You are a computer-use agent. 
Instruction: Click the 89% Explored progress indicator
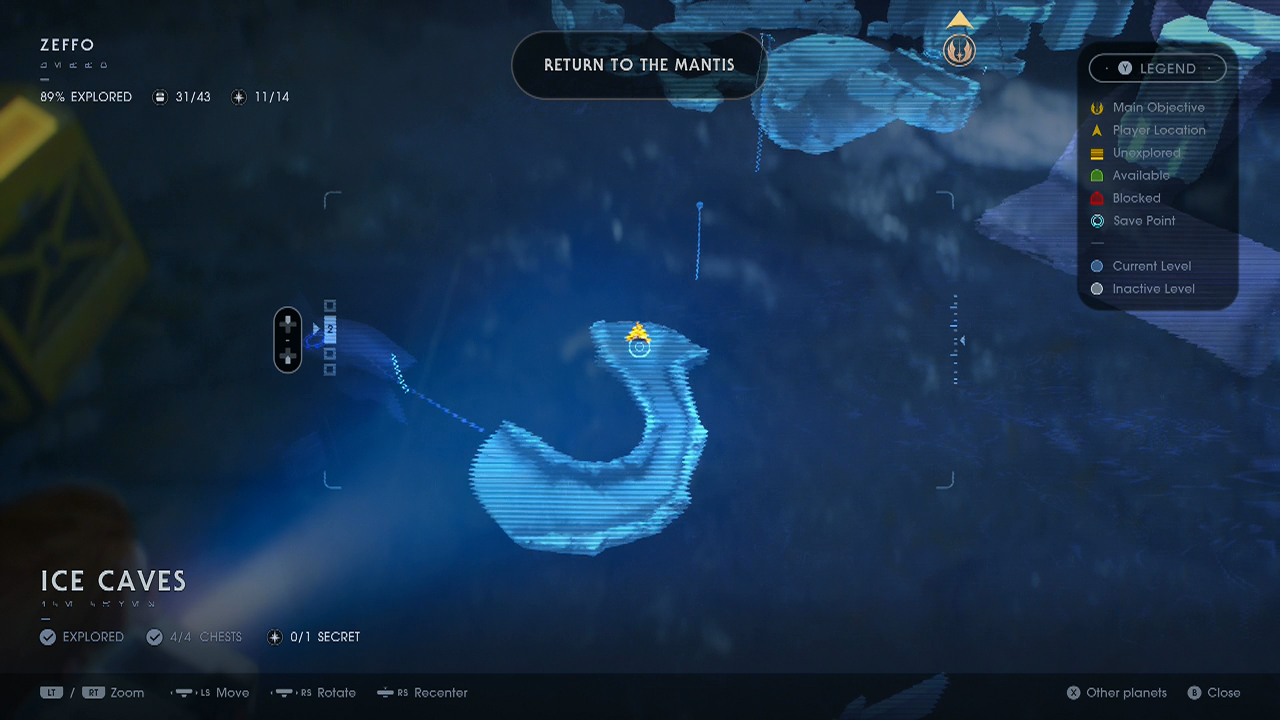point(85,96)
